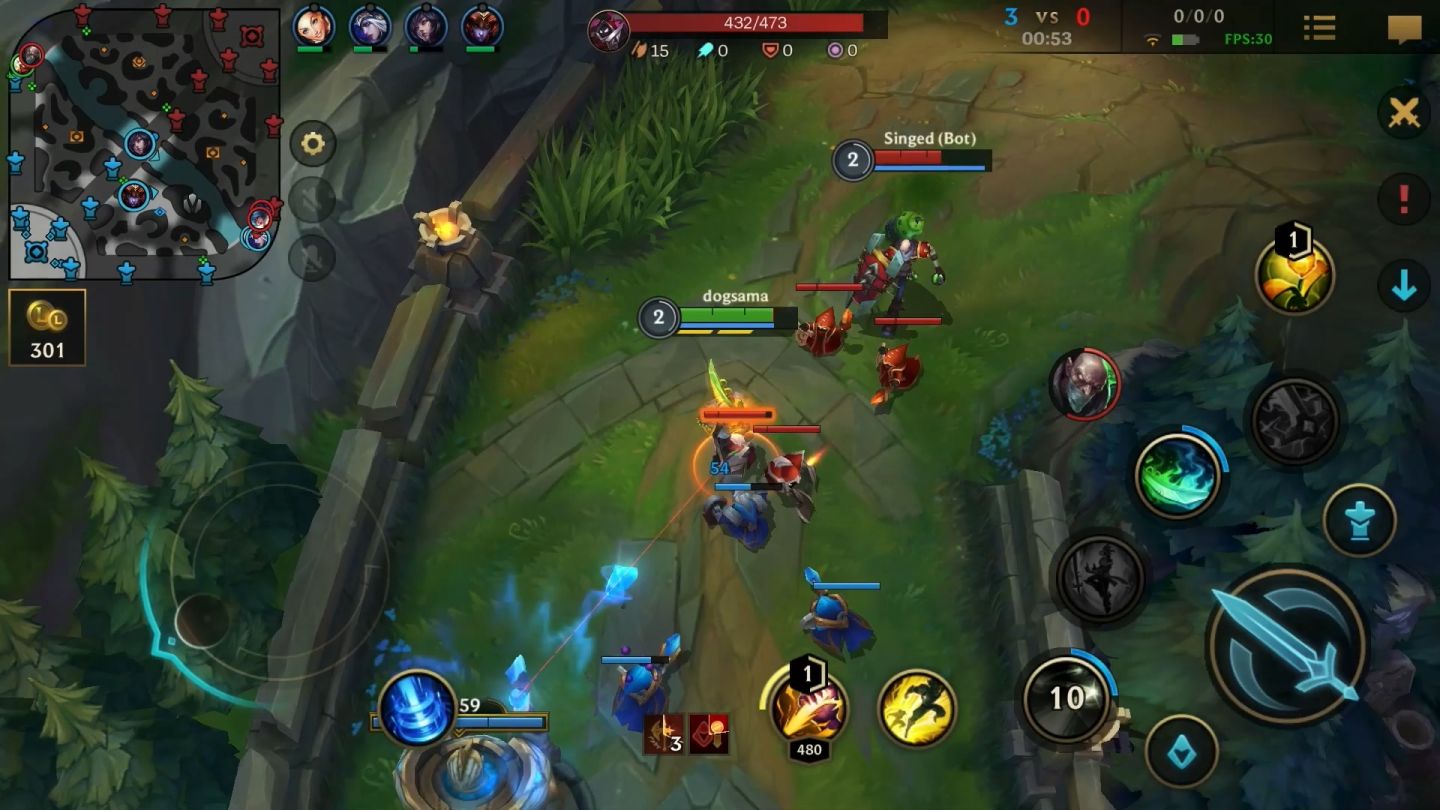Screen dimensions: 1440x810
Task: Activate the blue recall button
Action: (x=417, y=708)
